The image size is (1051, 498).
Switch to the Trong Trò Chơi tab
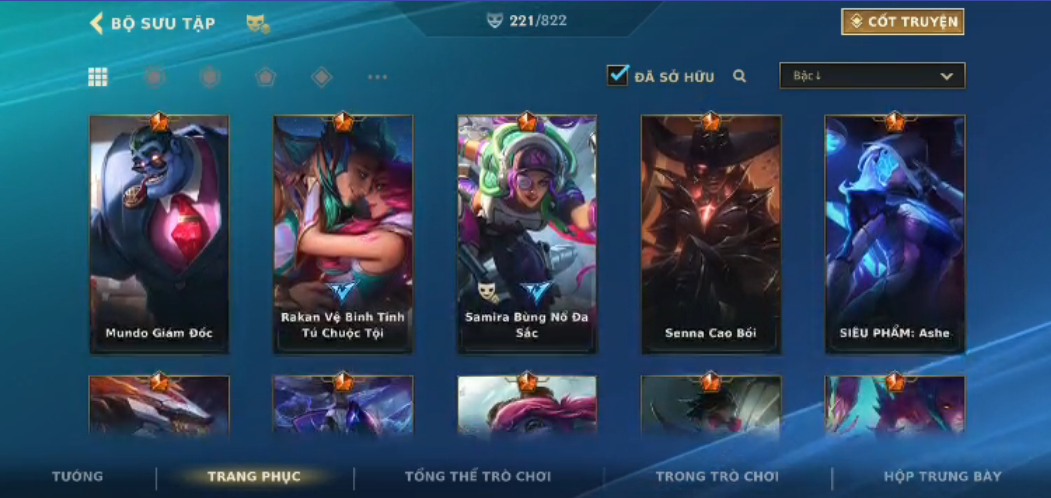[717, 477]
